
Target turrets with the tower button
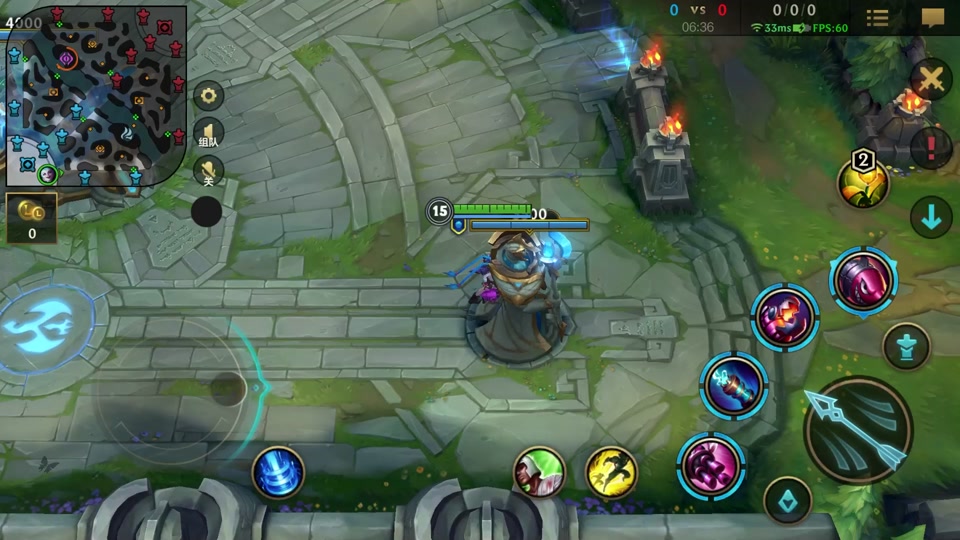(x=906, y=346)
